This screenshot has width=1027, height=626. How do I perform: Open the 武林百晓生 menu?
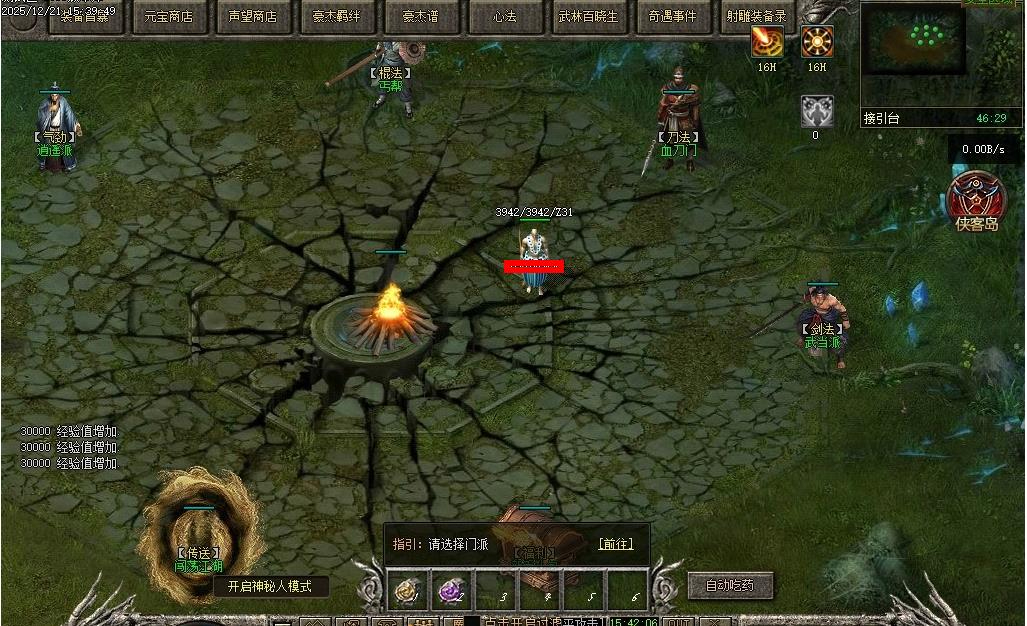click(589, 16)
